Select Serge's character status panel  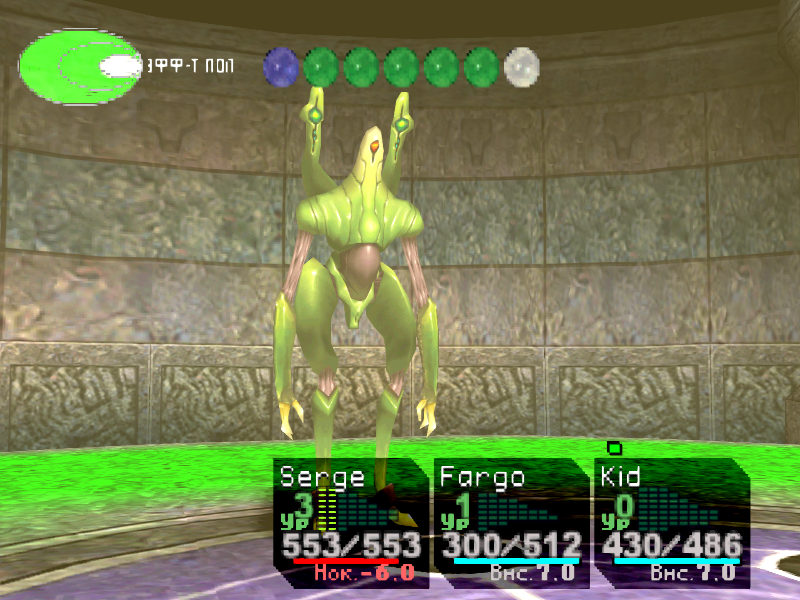(x=350, y=522)
